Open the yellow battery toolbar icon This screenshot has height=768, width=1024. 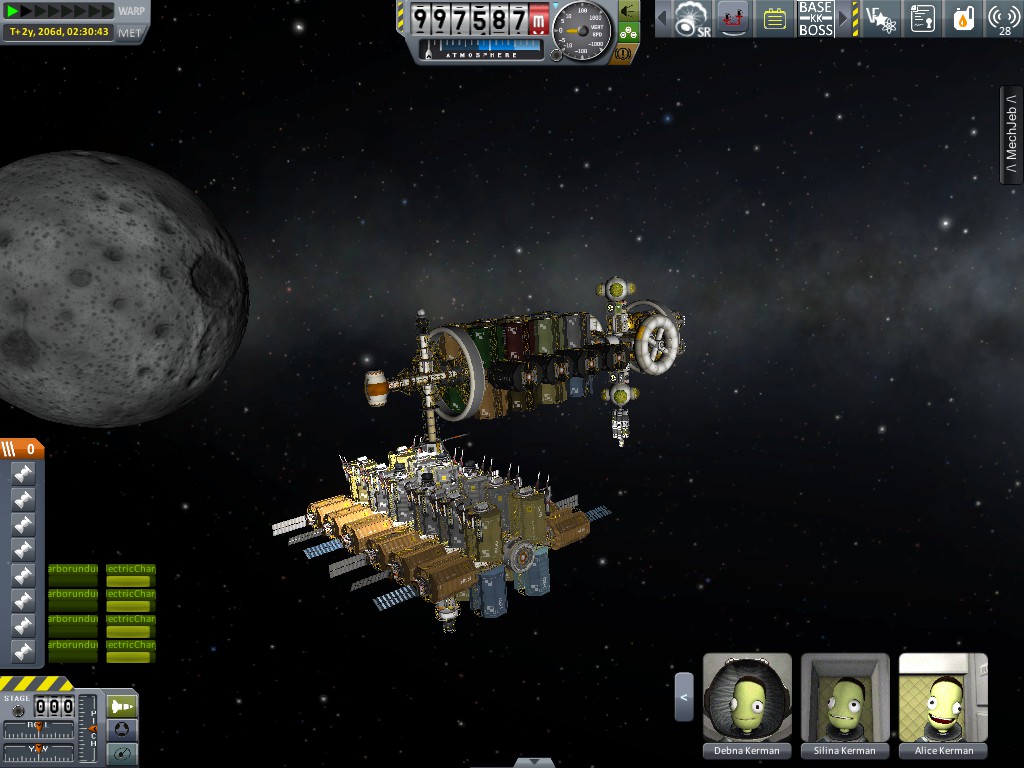773,18
